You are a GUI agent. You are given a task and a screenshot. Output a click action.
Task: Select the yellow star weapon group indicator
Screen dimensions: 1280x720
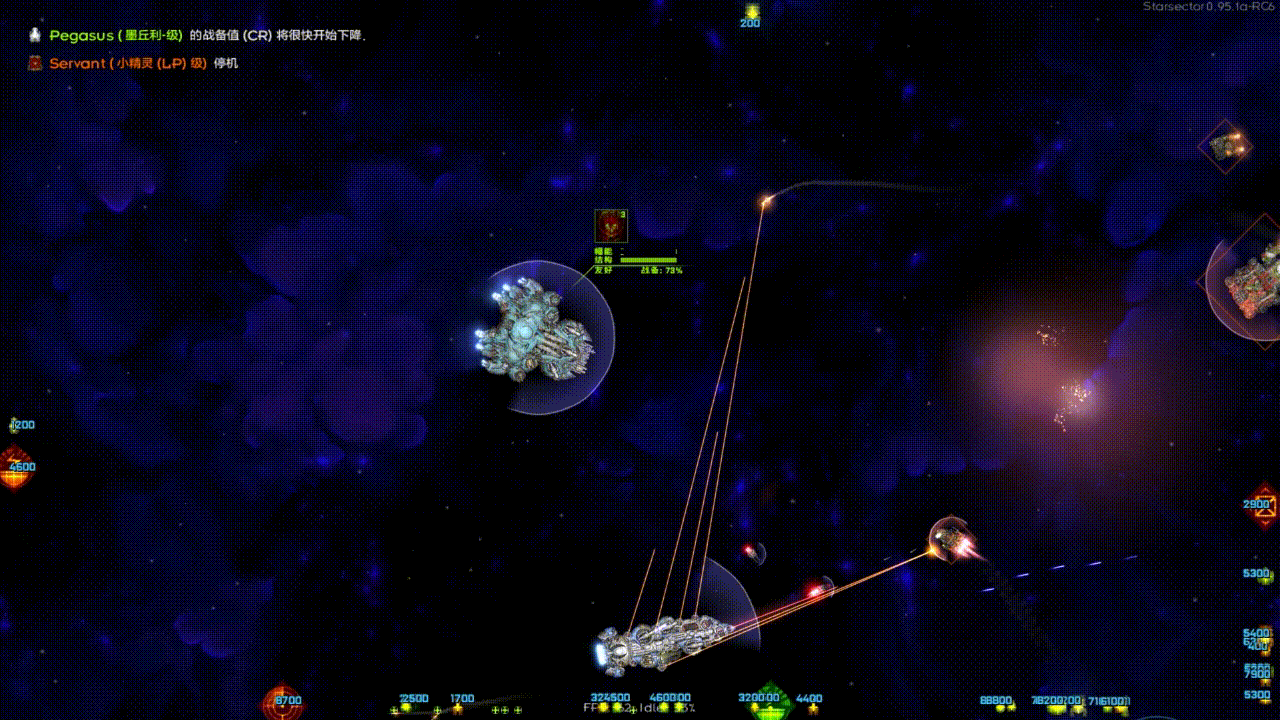click(458, 707)
